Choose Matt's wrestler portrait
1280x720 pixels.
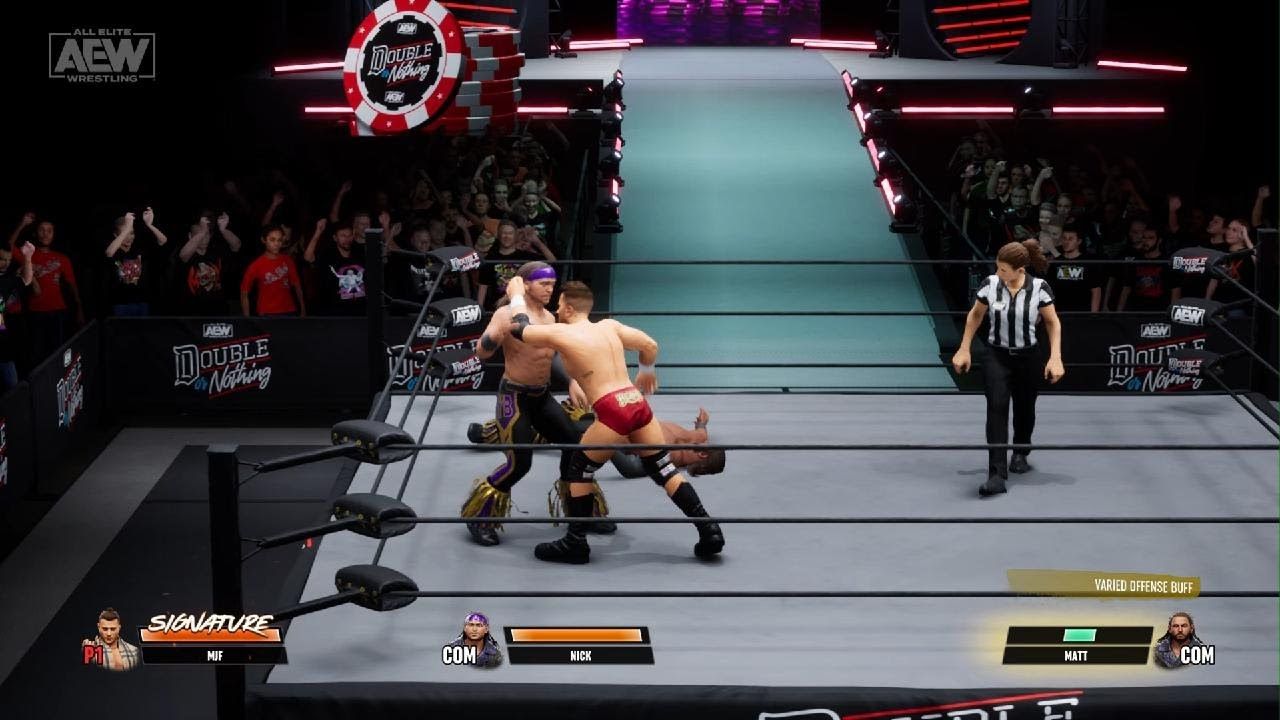[x=1171, y=641]
